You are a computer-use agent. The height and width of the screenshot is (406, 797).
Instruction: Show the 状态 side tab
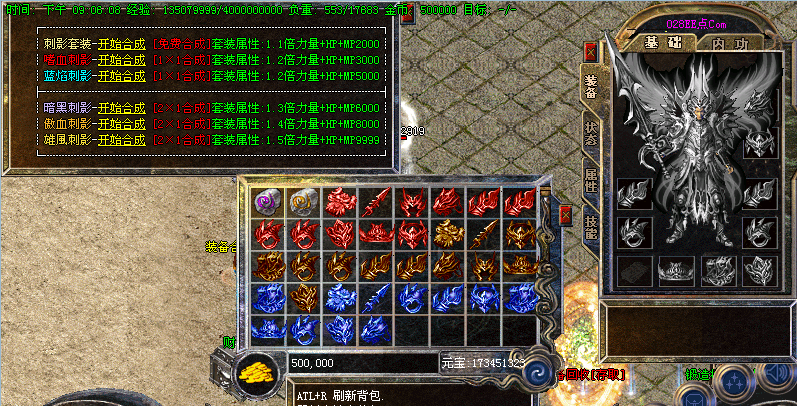(591, 135)
